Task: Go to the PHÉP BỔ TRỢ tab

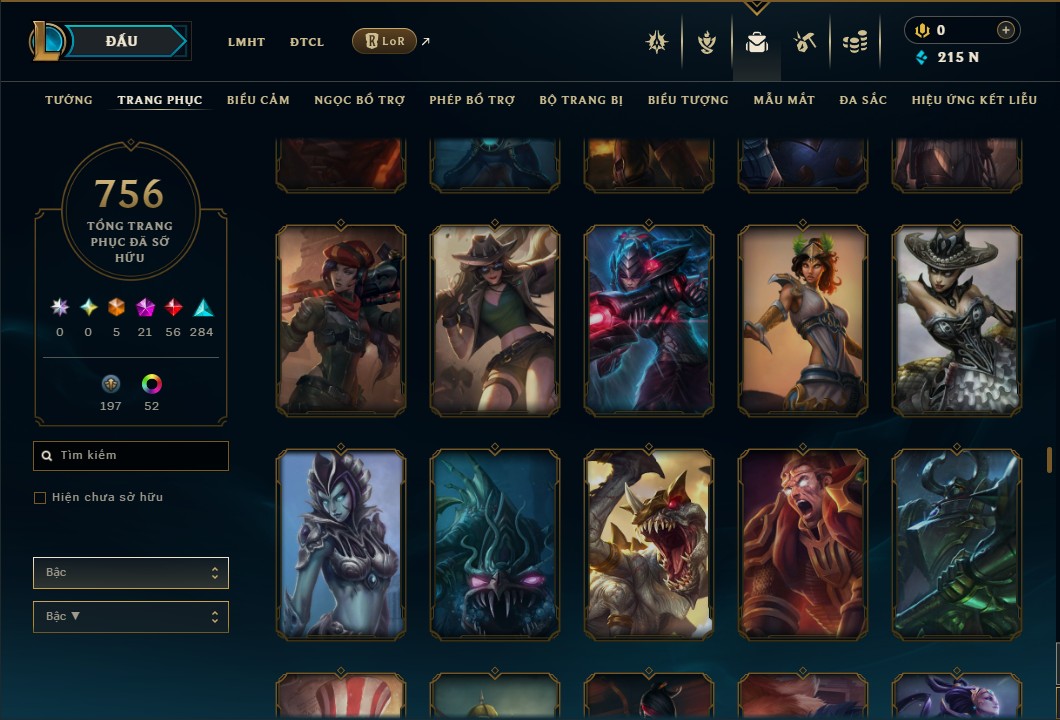Action: point(472,100)
